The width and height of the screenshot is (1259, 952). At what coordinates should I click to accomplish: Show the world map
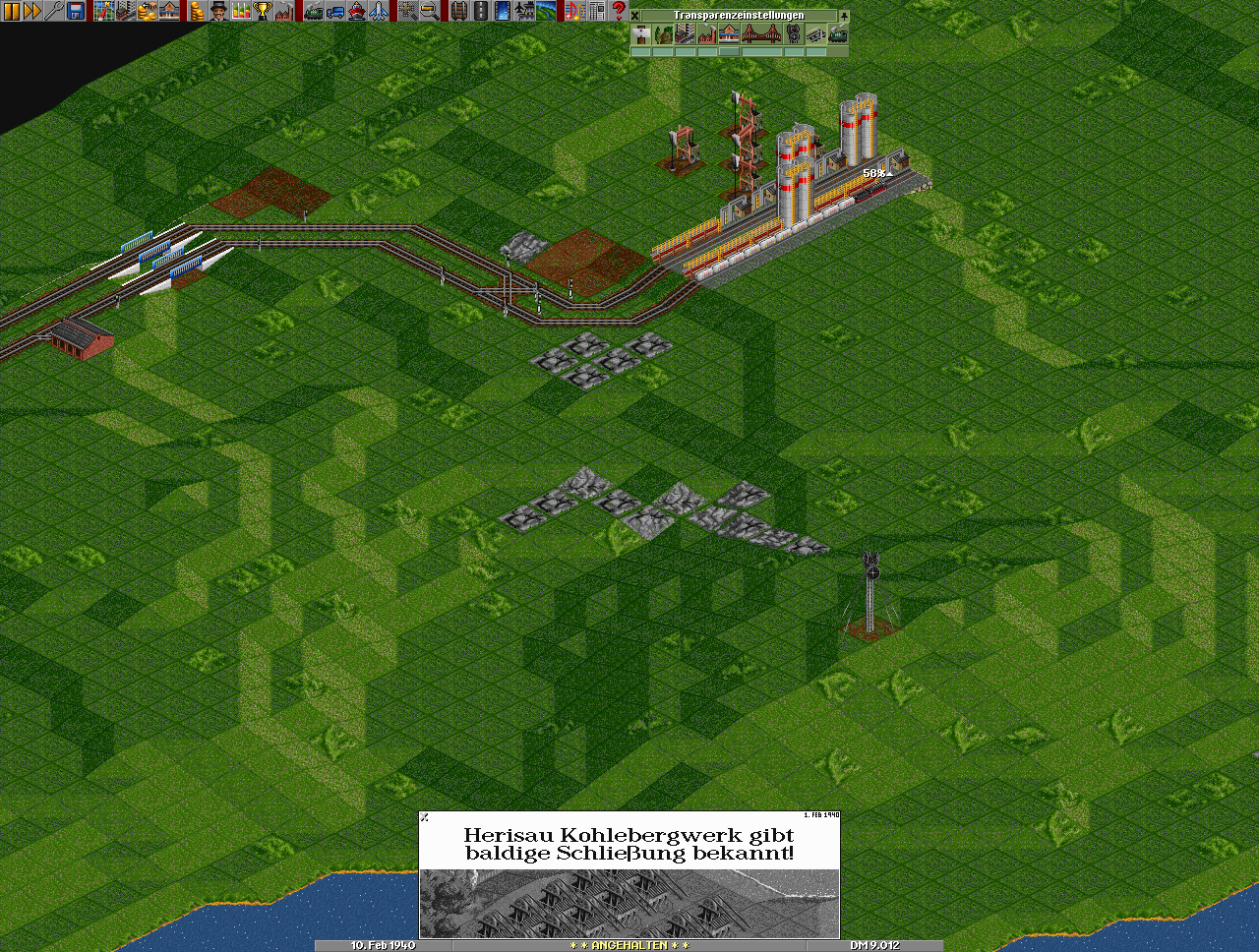click(104, 11)
